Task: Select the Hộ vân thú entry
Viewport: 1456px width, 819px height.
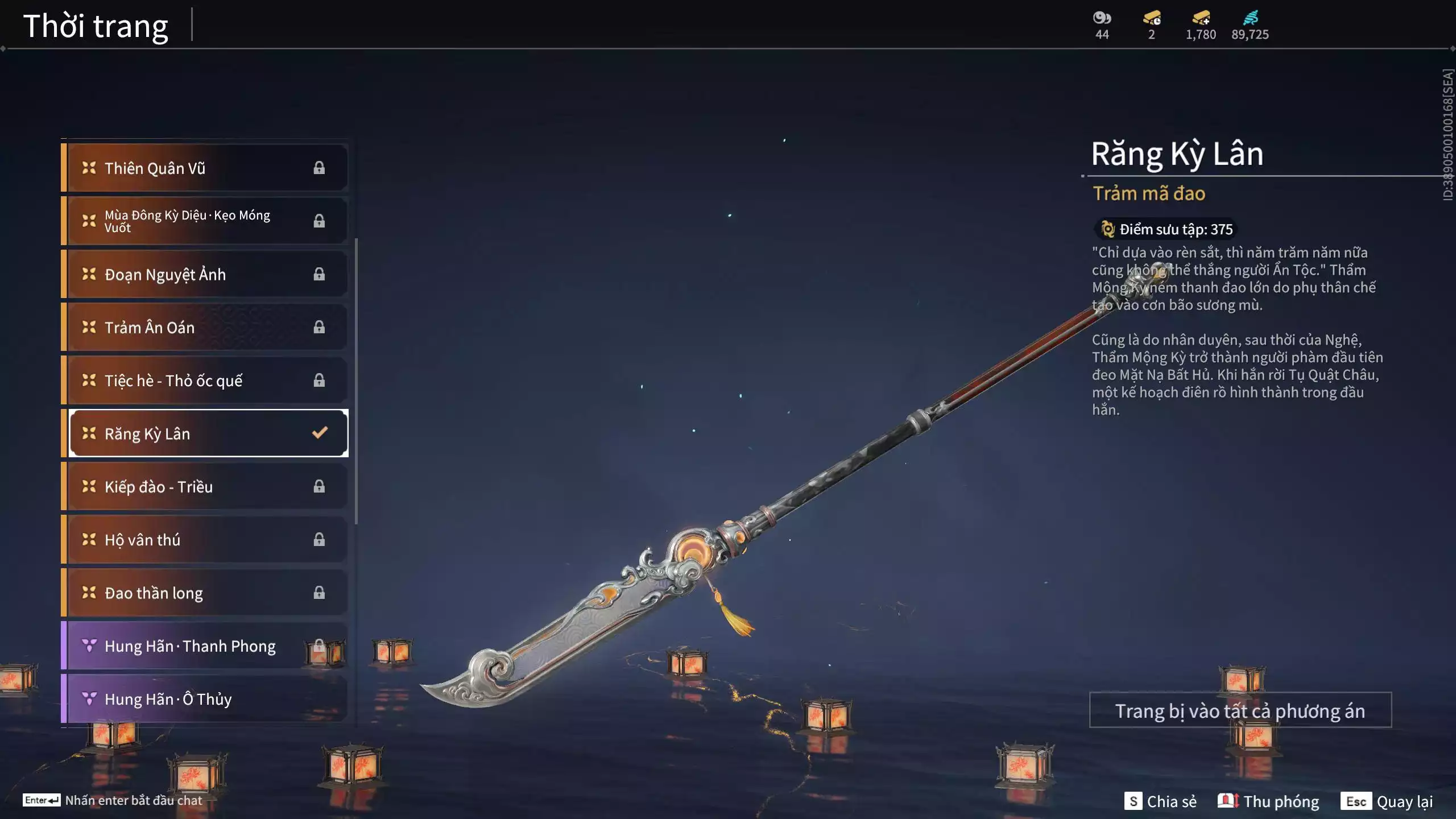Action: coord(205,539)
